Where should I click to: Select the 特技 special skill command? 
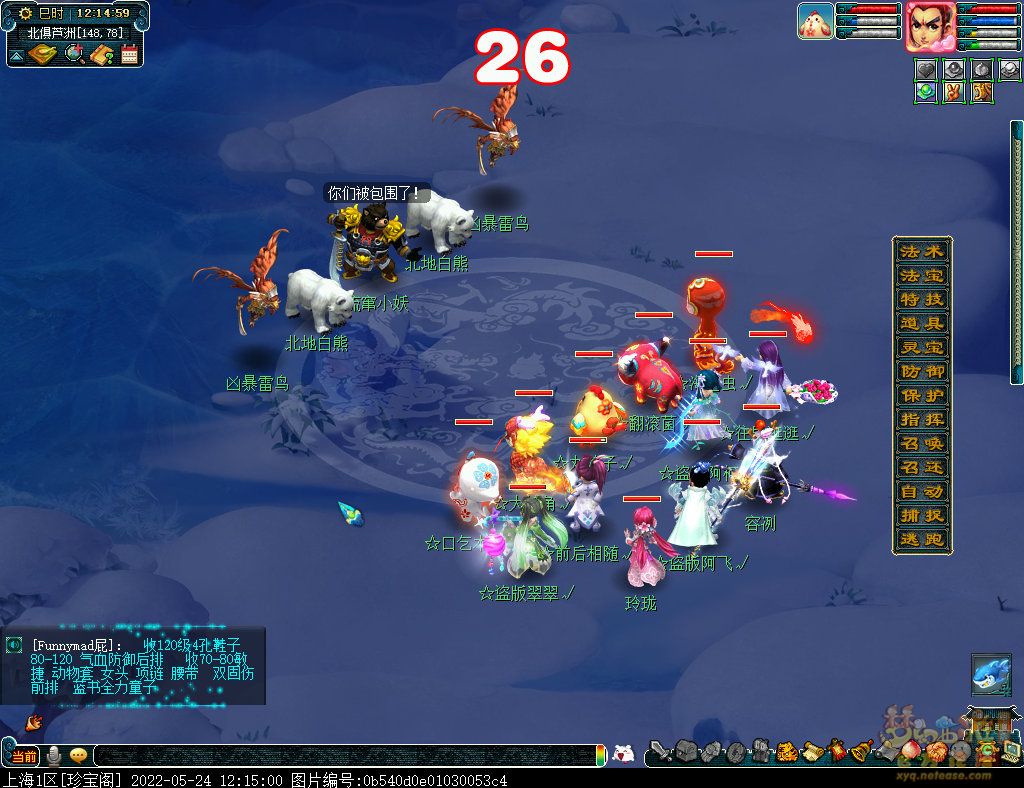click(x=921, y=299)
